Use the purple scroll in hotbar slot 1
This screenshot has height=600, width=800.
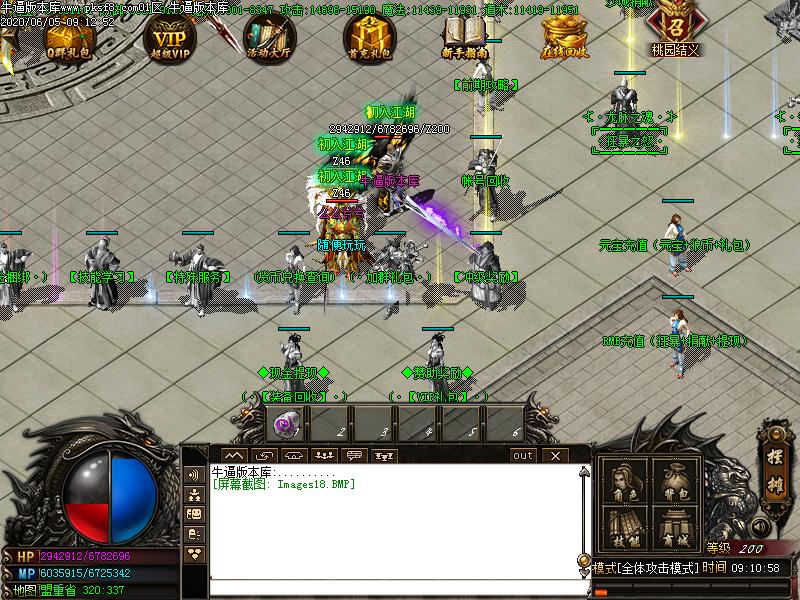point(287,425)
